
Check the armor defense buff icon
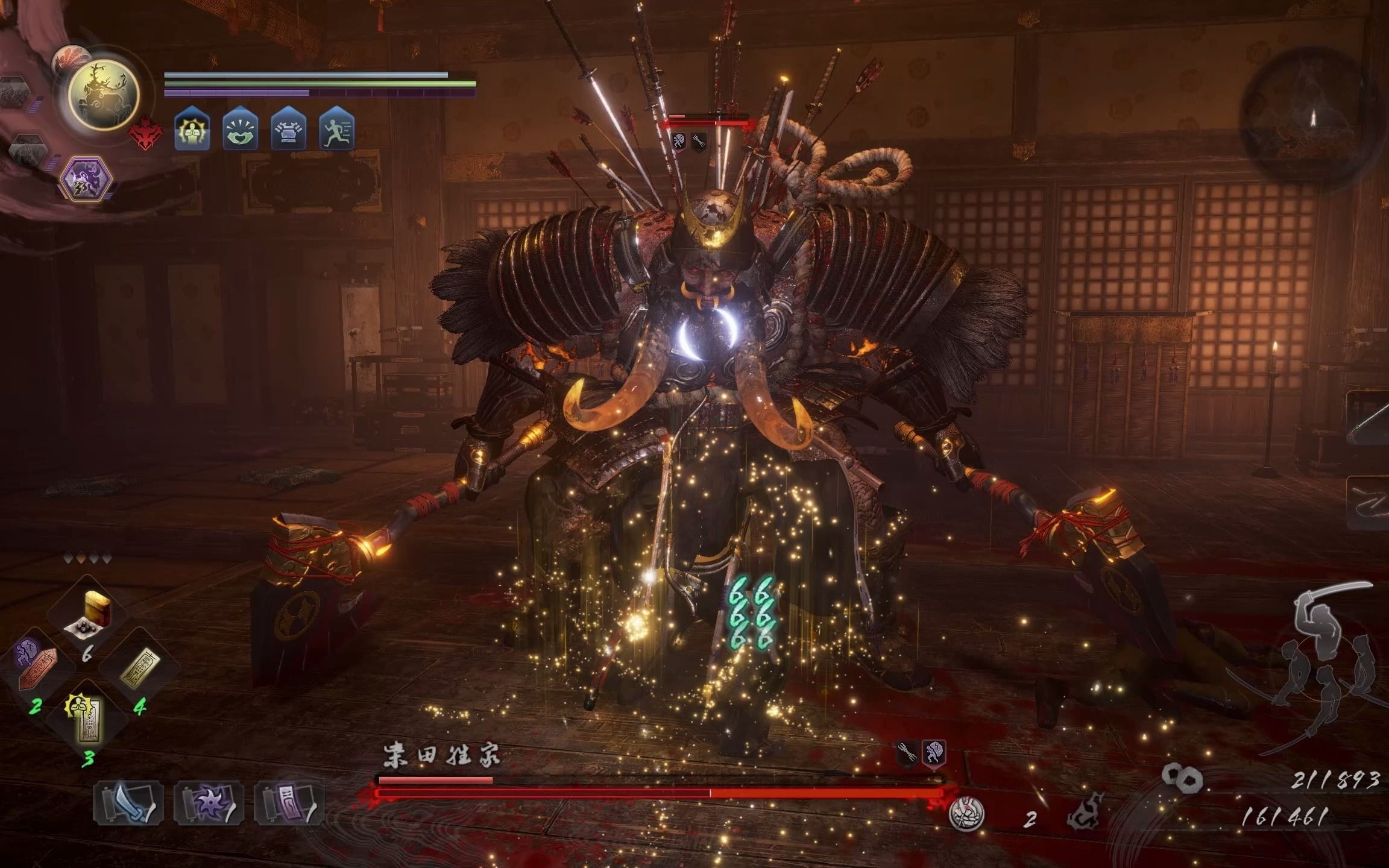coord(288,131)
